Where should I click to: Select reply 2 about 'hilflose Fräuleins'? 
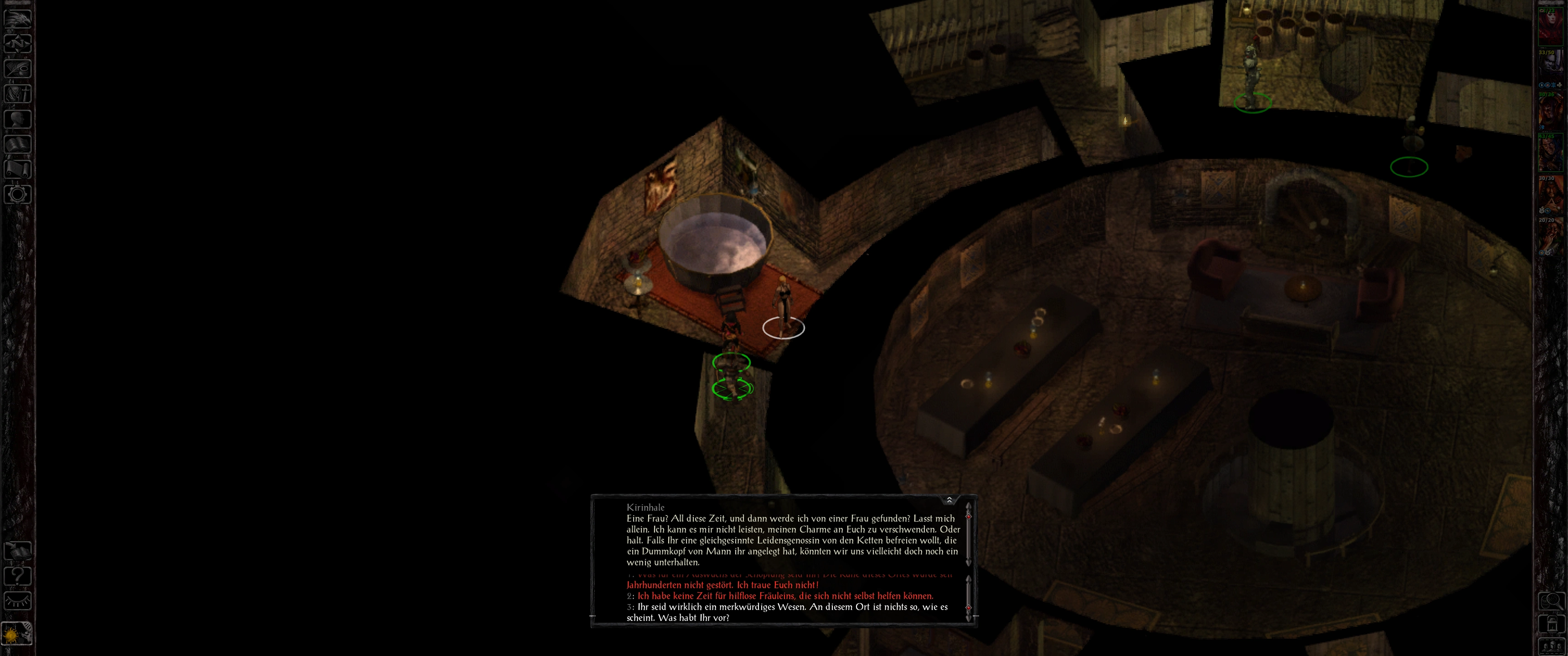click(x=785, y=596)
